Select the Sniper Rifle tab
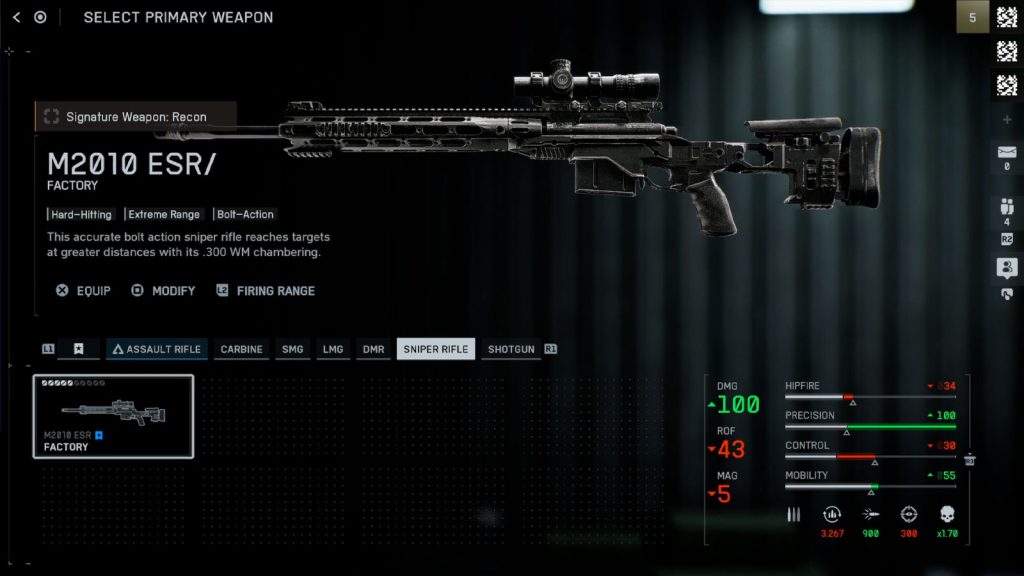1024x576 pixels. (x=436, y=349)
